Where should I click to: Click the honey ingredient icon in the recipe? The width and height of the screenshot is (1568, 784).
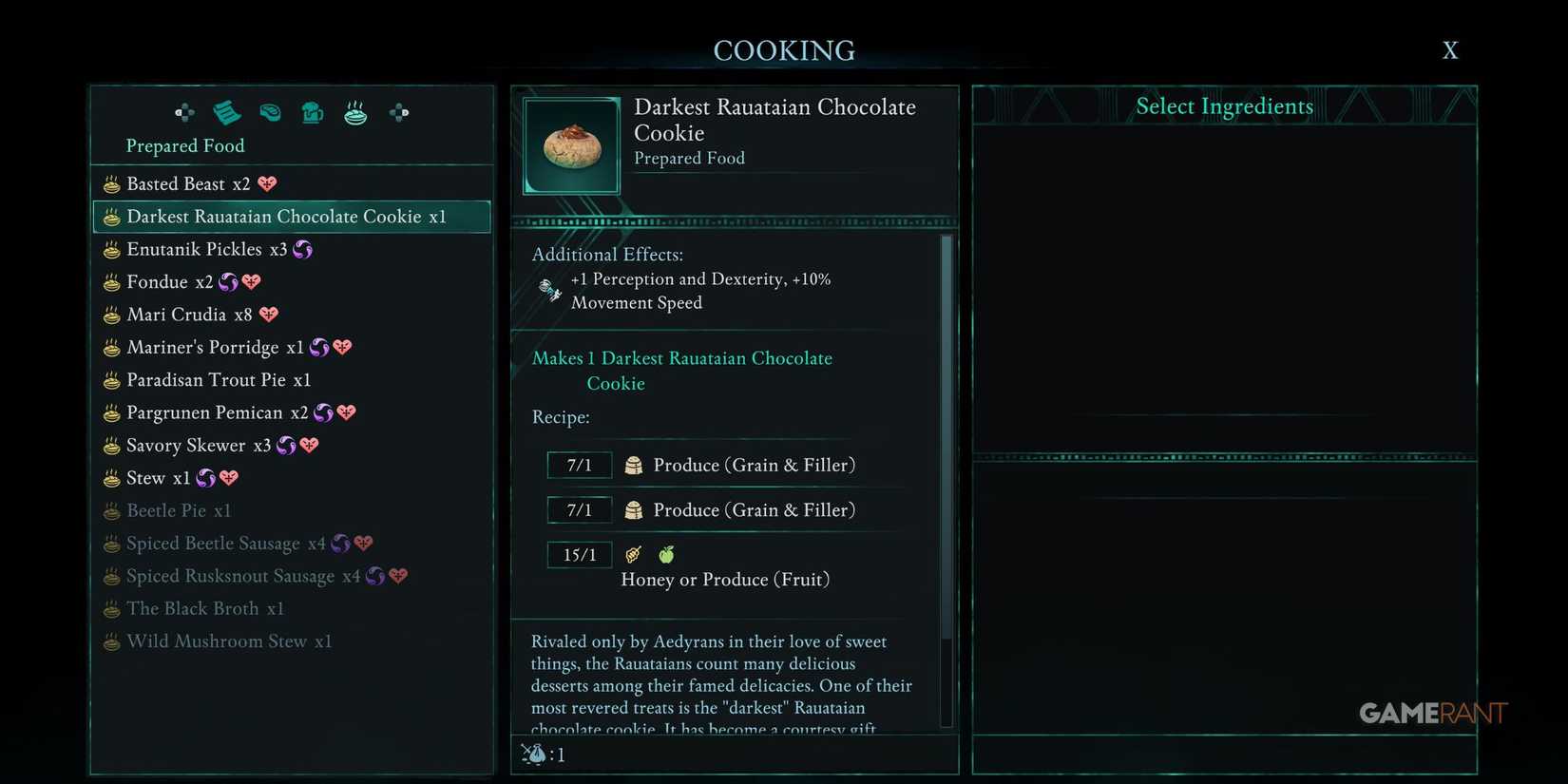click(x=634, y=554)
